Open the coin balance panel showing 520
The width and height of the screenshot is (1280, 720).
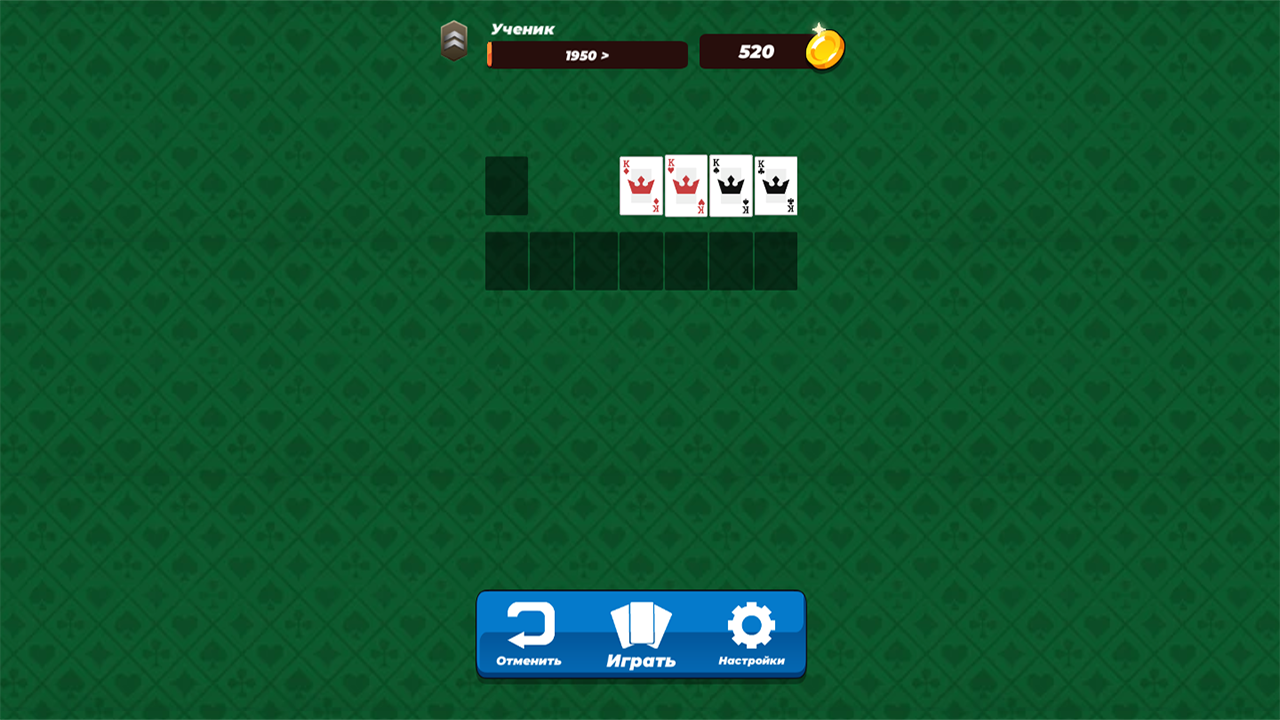click(758, 49)
